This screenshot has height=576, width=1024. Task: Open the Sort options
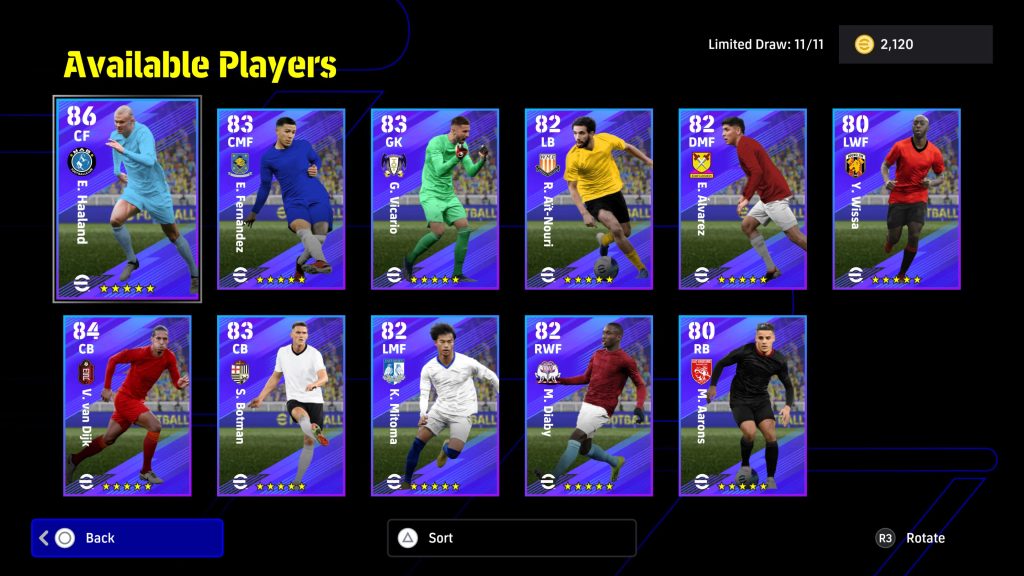click(511, 538)
